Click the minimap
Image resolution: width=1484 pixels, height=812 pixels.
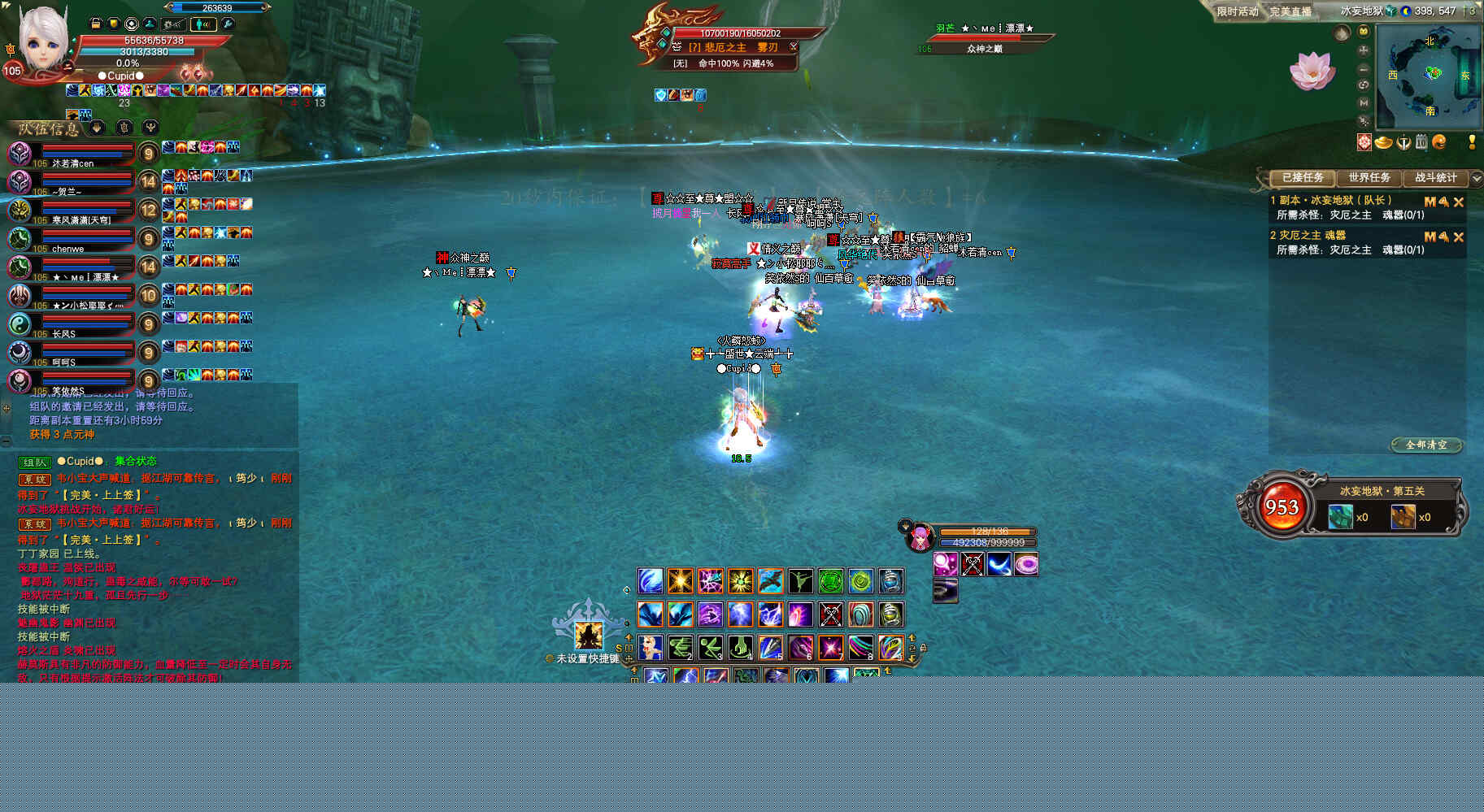pos(1429,76)
